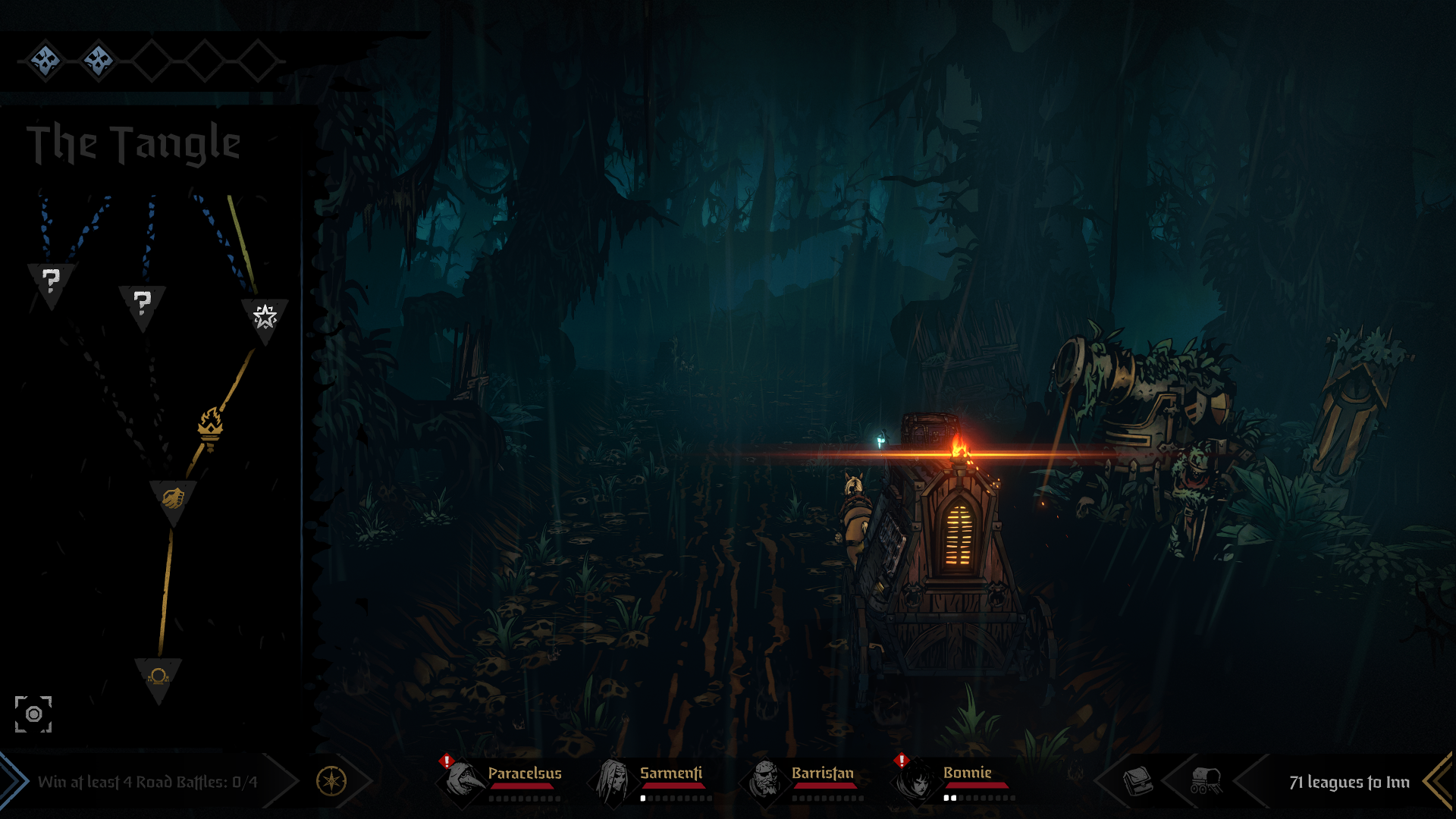Open the stagecoach wagon panel
The image size is (1456, 819).
tap(1206, 780)
